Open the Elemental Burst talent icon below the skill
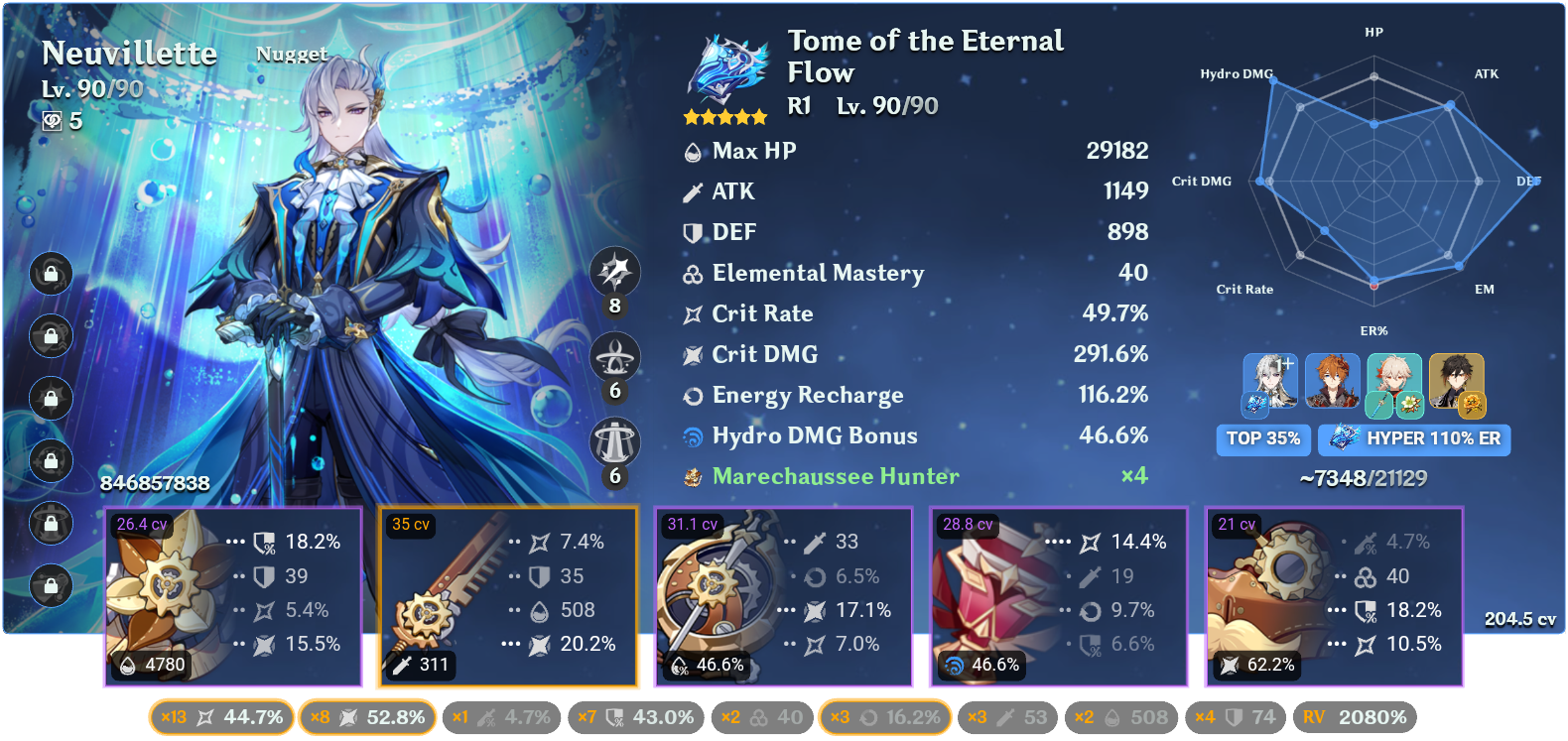Viewport: 1568px width, 741px height. point(613,440)
